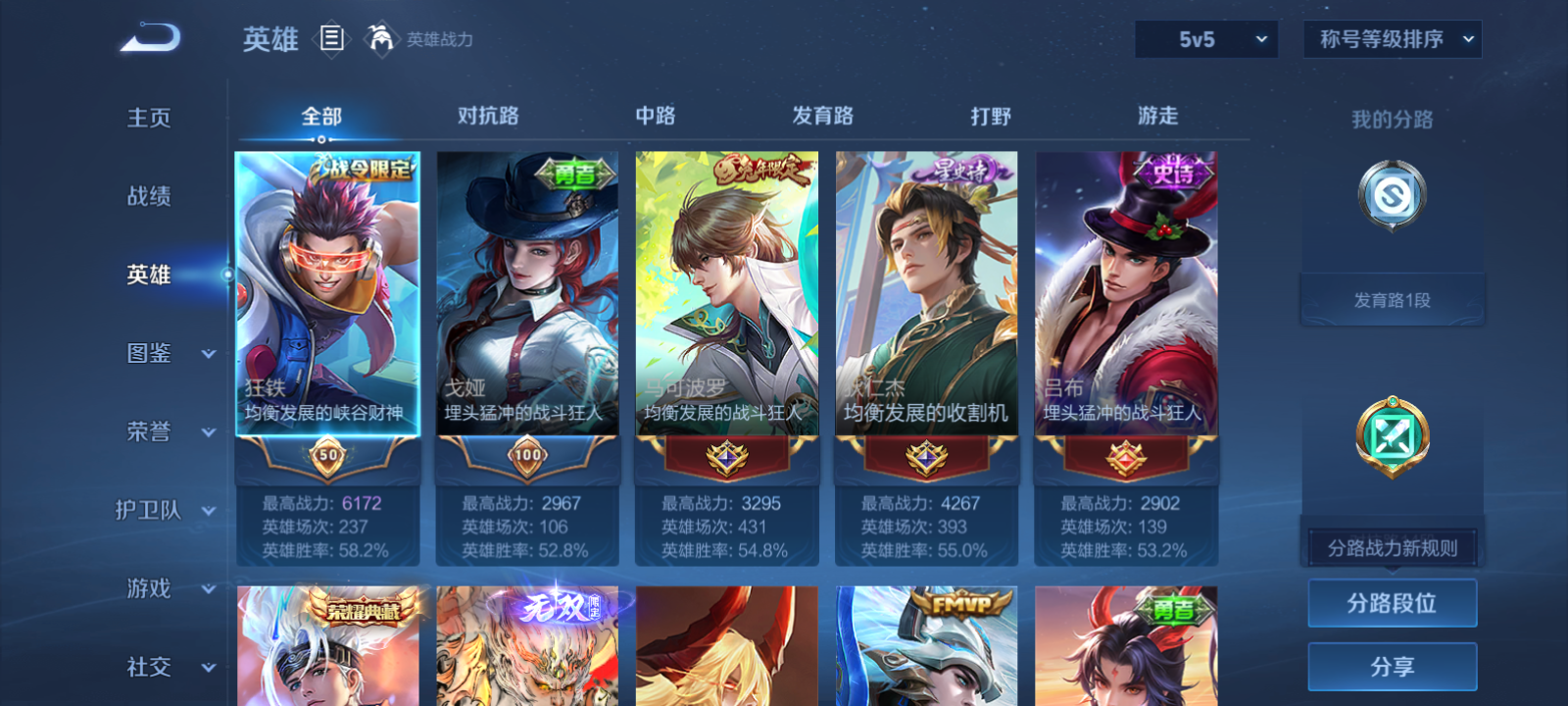The height and width of the screenshot is (706, 1568).
Task: Click the 分享 button
Action: pyautogui.click(x=1392, y=664)
